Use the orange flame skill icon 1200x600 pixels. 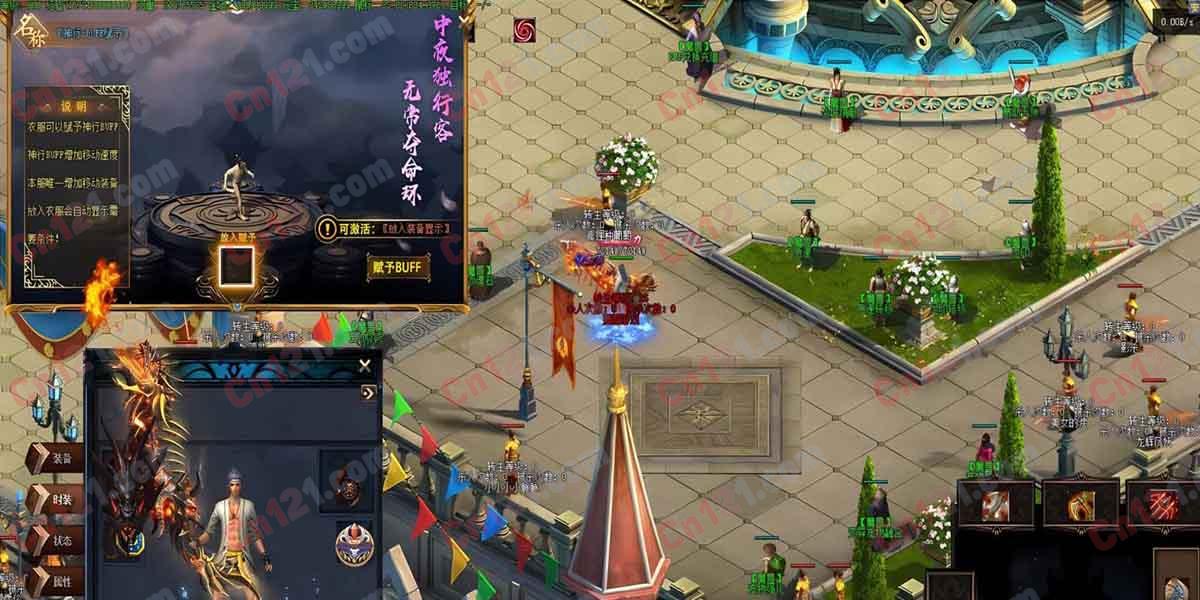[1080, 504]
